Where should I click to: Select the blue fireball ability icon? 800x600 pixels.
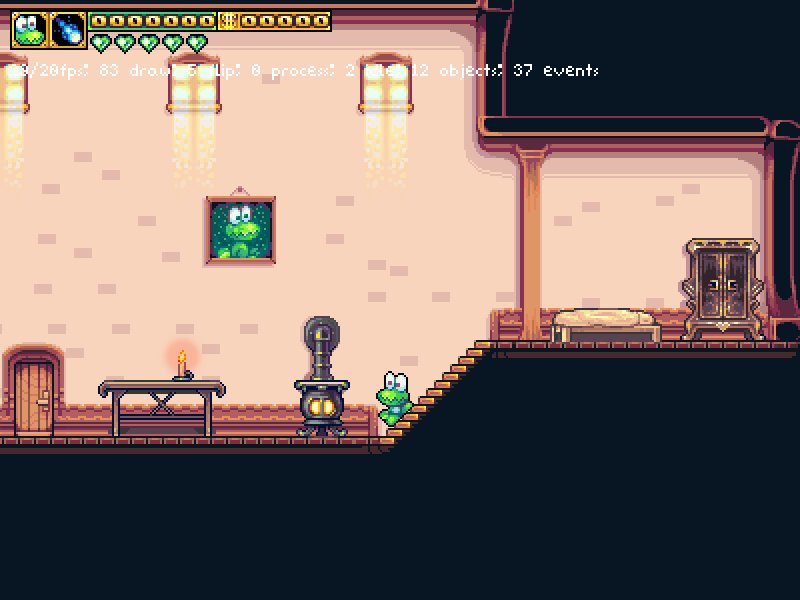[x=68, y=30]
